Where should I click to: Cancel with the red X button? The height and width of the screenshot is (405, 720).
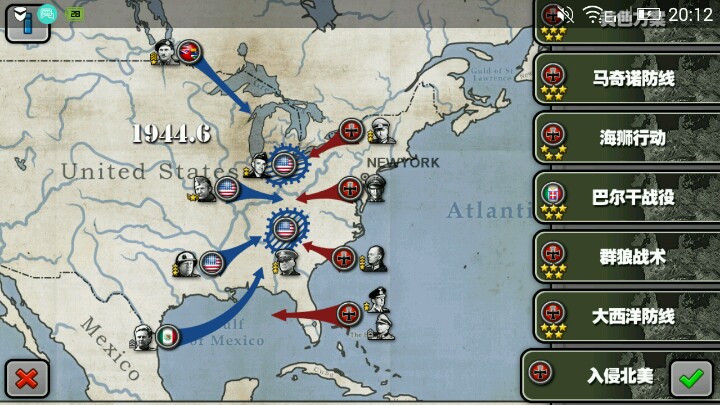(27, 378)
